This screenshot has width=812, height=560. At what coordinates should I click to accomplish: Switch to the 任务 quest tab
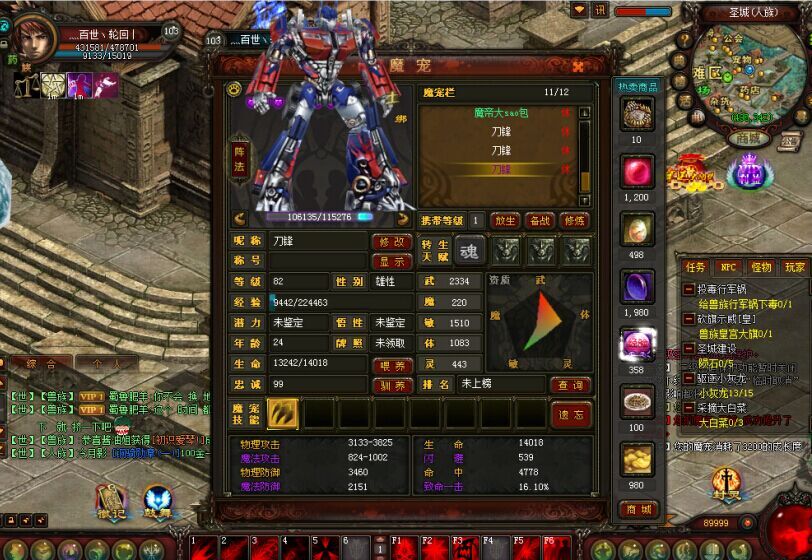click(694, 267)
